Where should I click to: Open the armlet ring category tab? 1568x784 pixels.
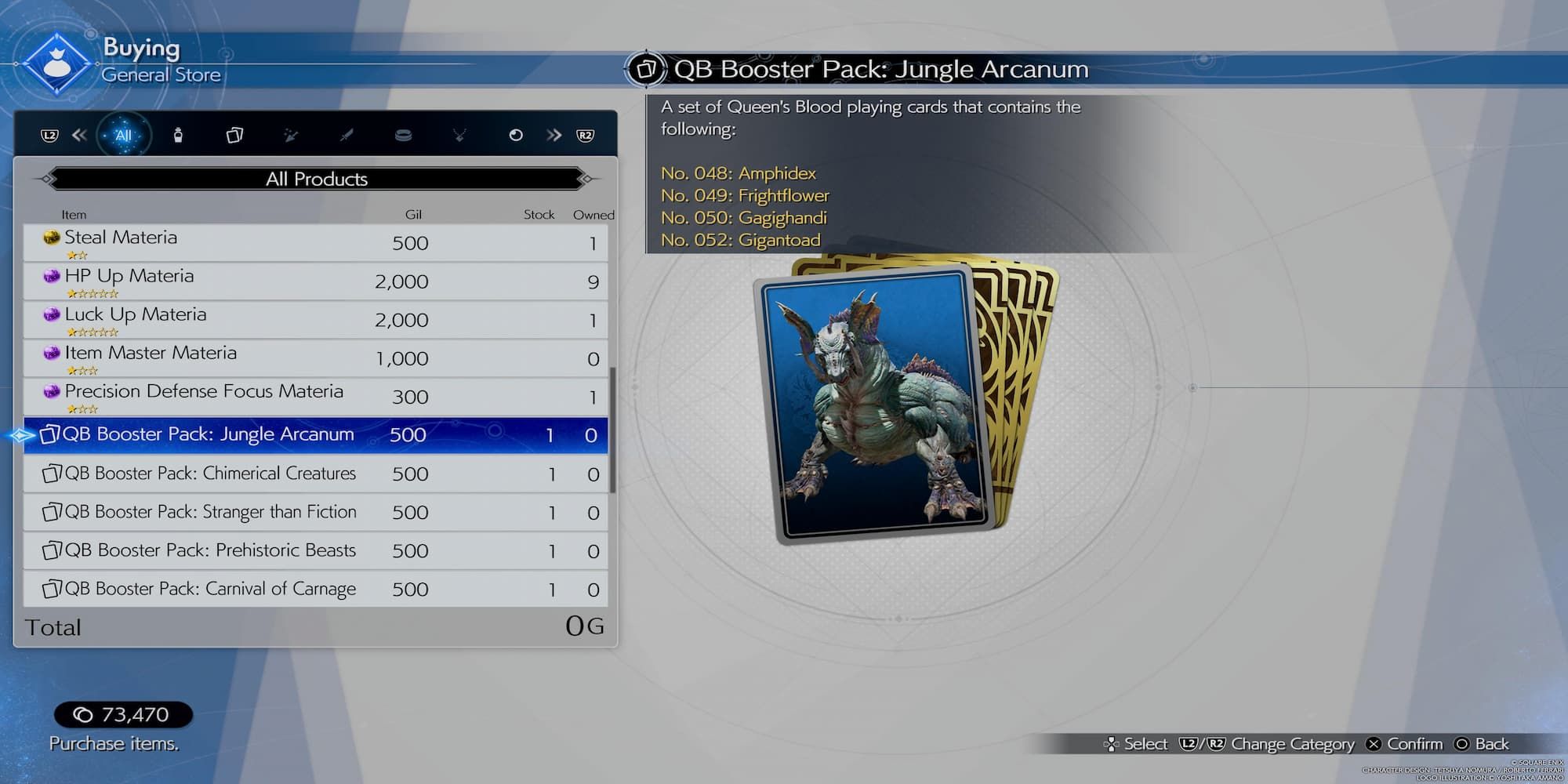tap(403, 136)
